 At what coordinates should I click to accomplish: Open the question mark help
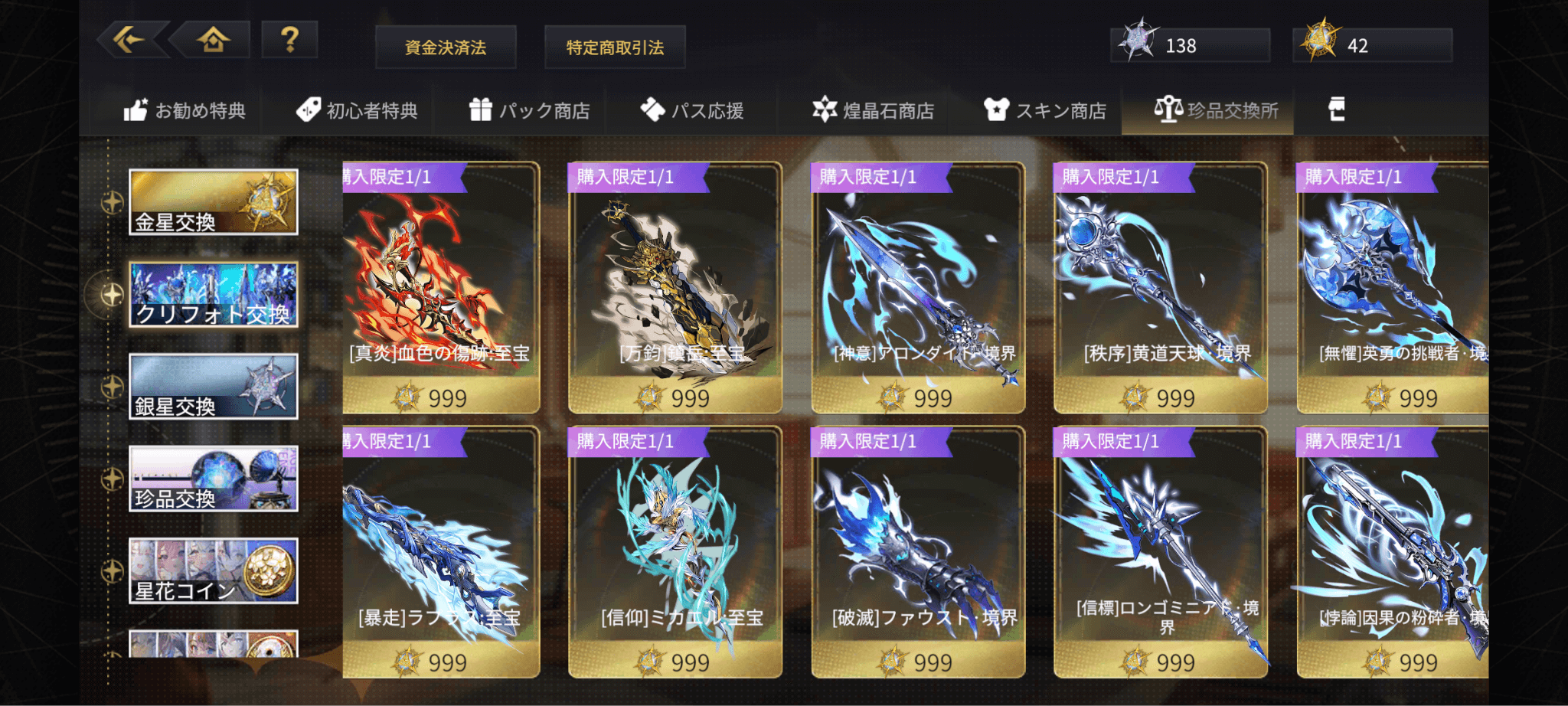point(289,39)
